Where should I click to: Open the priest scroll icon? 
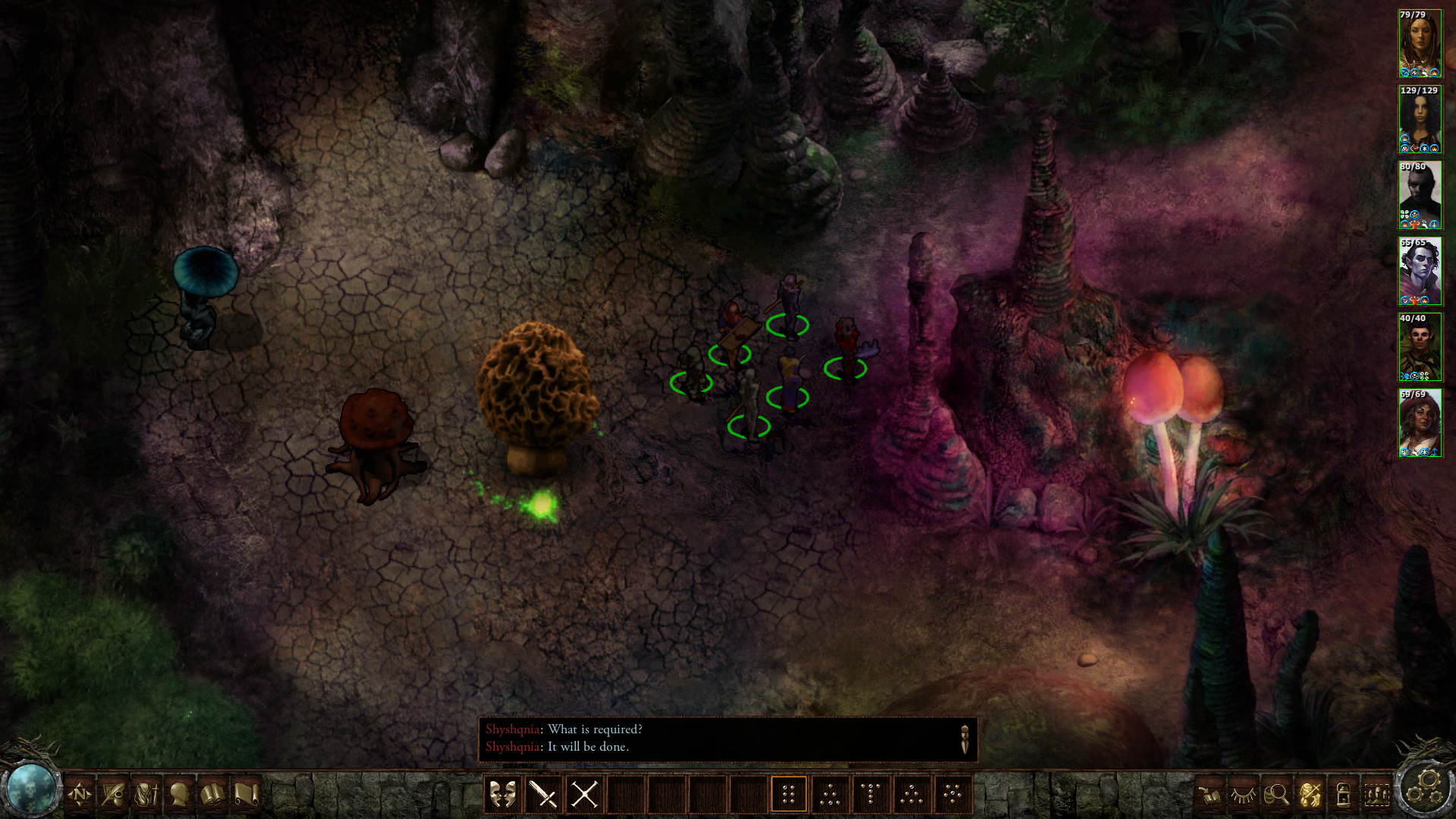tap(247, 795)
